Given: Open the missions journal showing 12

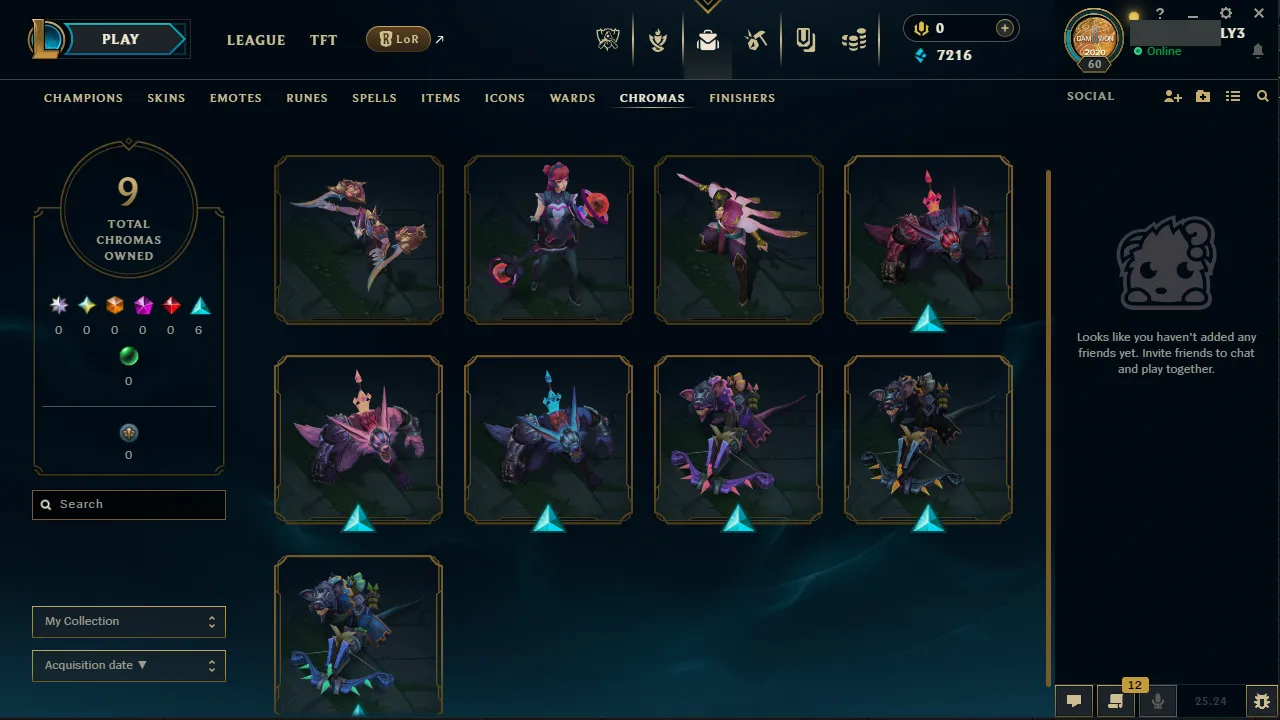Looking at the screenshot, I should (x=1116, y=700).
